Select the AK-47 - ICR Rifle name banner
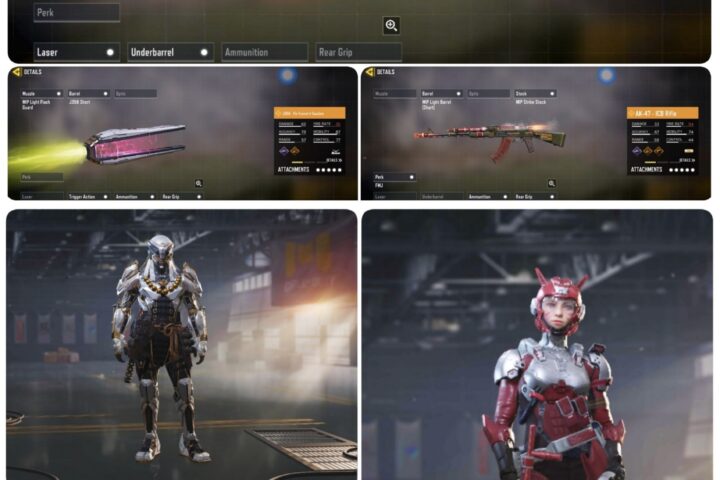The height and width of the screenshot is (480, 720). coord(662,114)
